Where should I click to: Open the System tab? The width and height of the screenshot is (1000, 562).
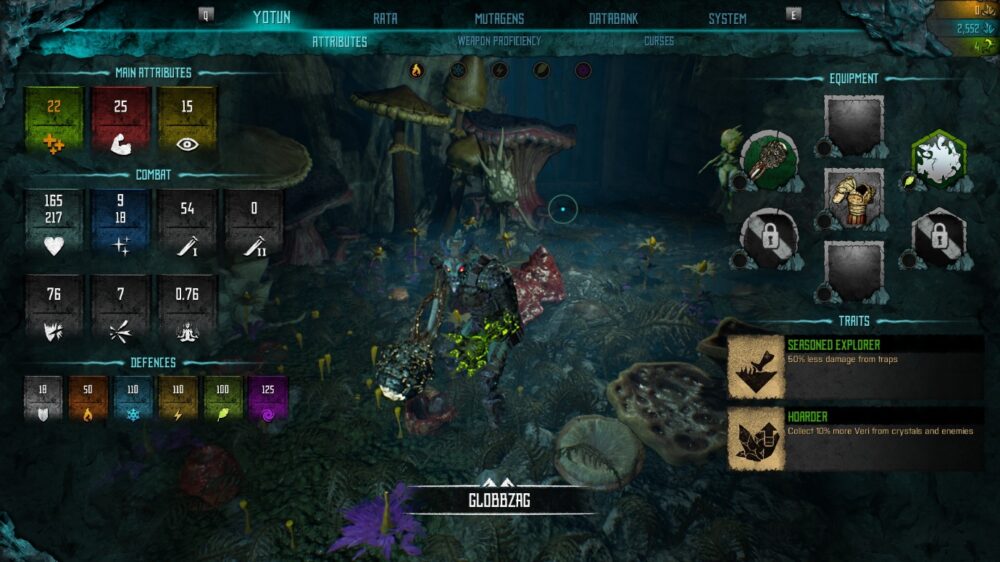pos(727,18)
